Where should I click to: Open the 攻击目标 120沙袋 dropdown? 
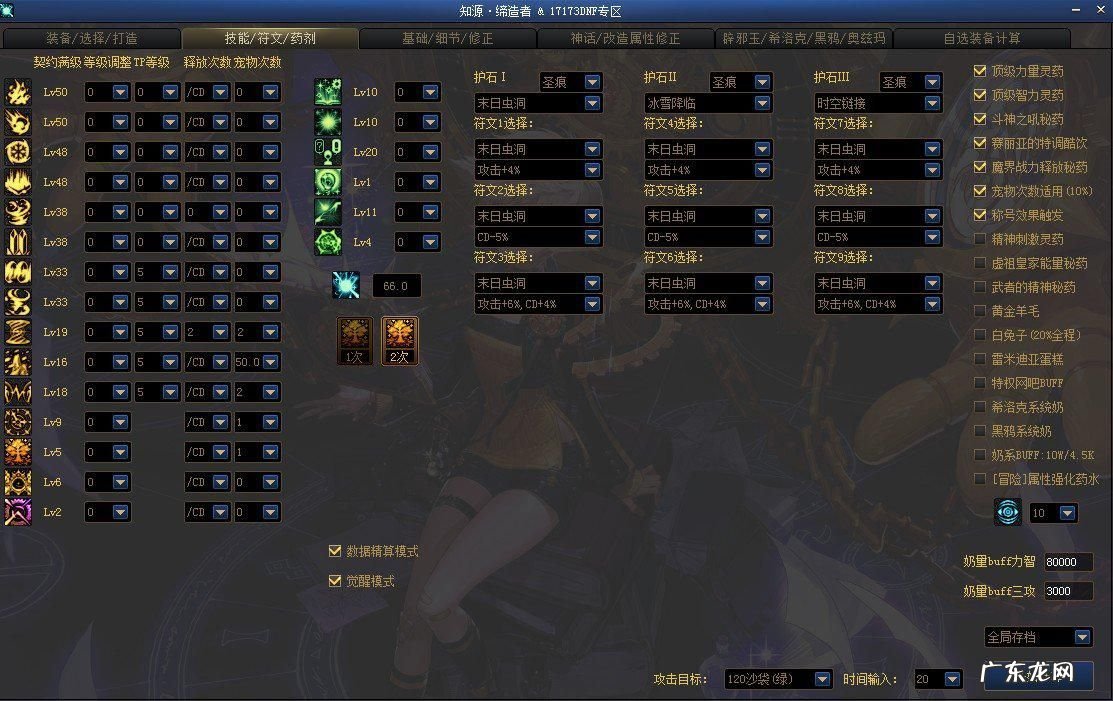(822, 679)
